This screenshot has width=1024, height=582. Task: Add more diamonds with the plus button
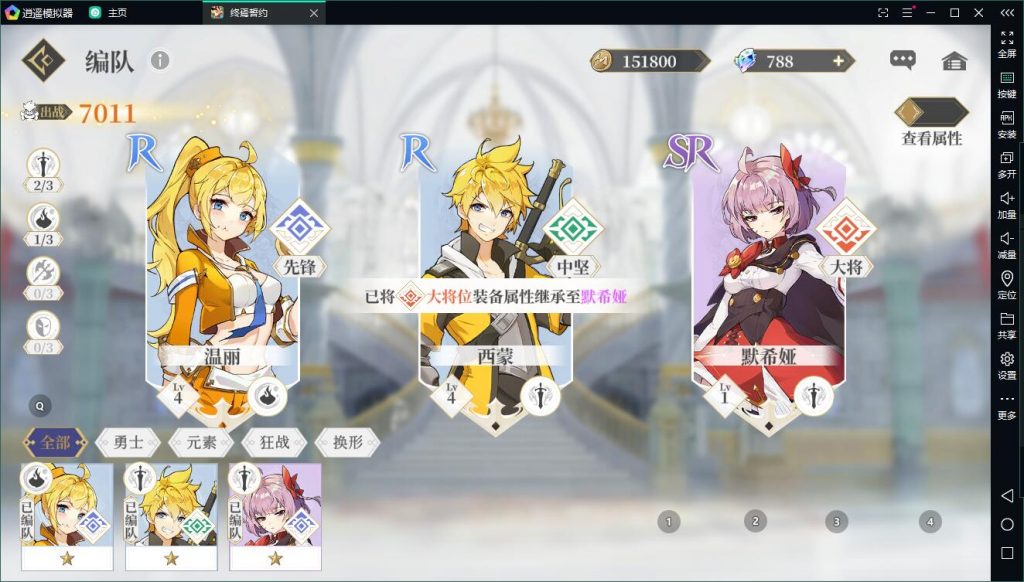tap(838, 61)
